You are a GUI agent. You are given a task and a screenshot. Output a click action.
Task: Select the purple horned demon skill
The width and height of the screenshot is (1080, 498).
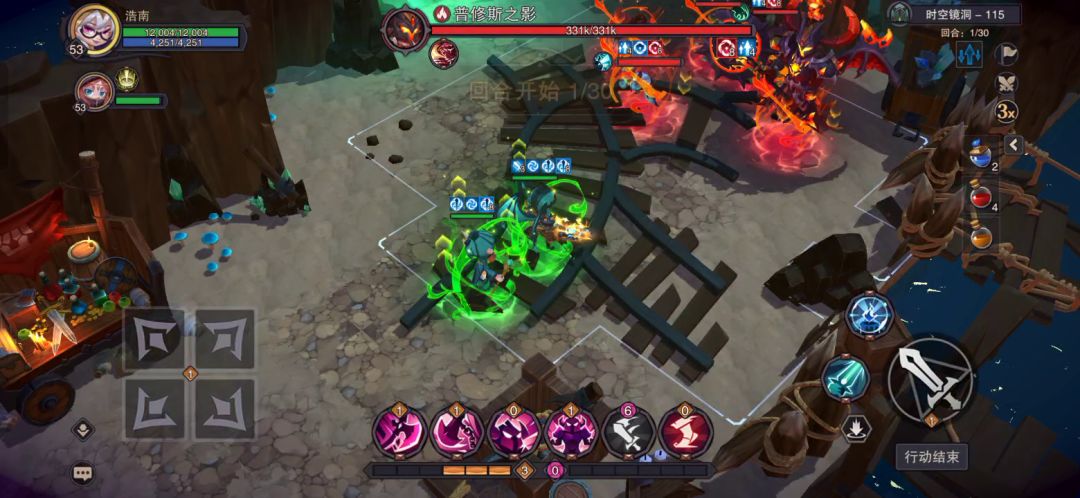(571, 432)
